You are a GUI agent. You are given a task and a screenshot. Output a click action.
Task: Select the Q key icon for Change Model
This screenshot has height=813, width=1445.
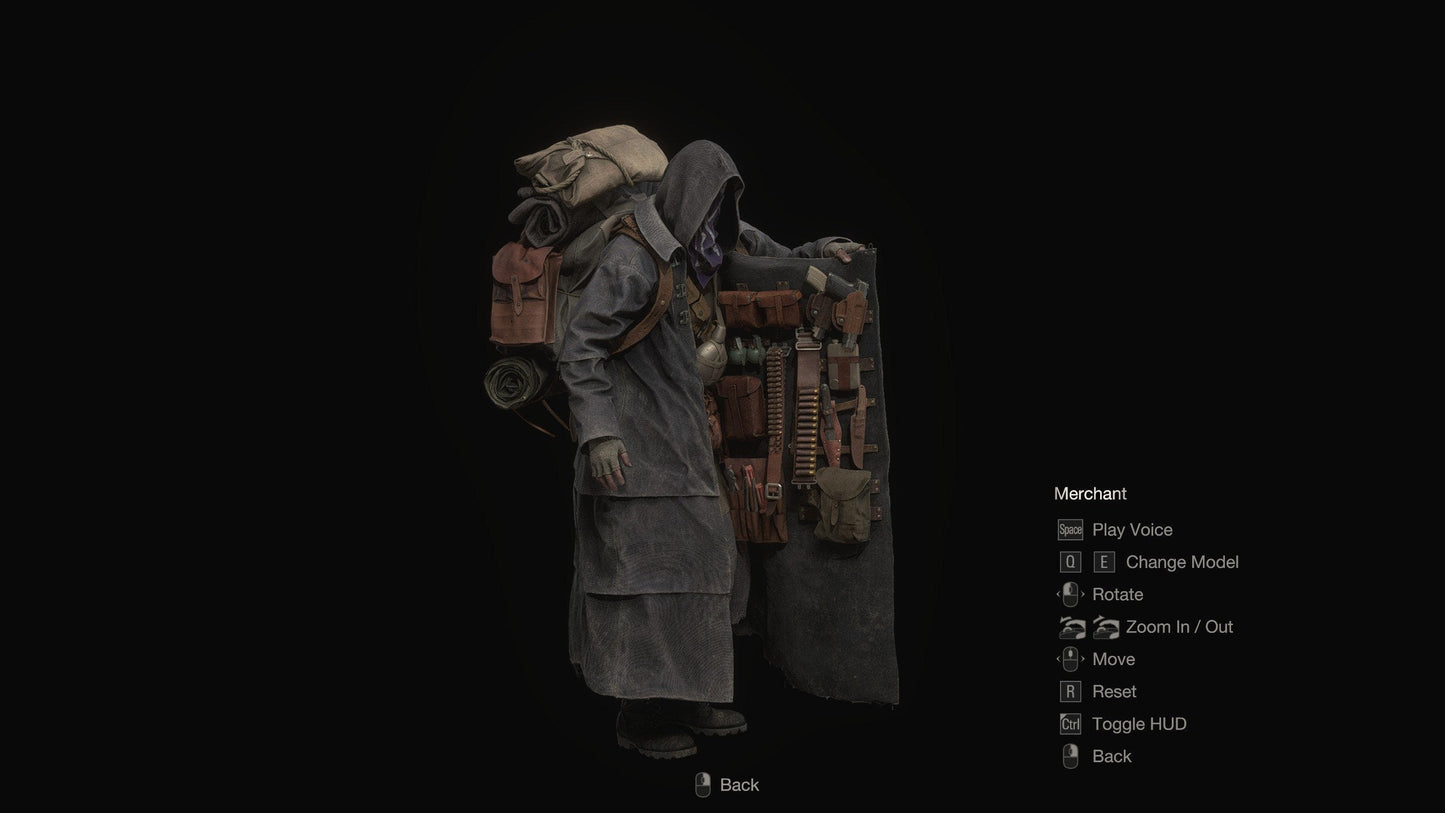point(1069,560)
